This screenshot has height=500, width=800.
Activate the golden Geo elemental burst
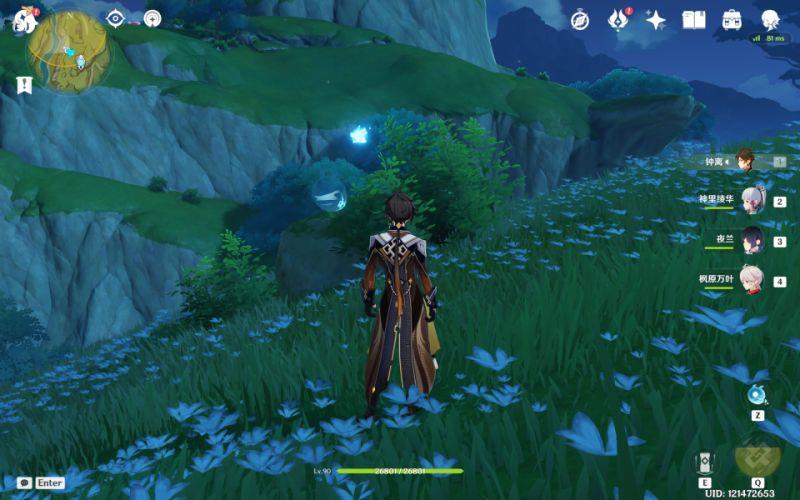tap(757, 455)
